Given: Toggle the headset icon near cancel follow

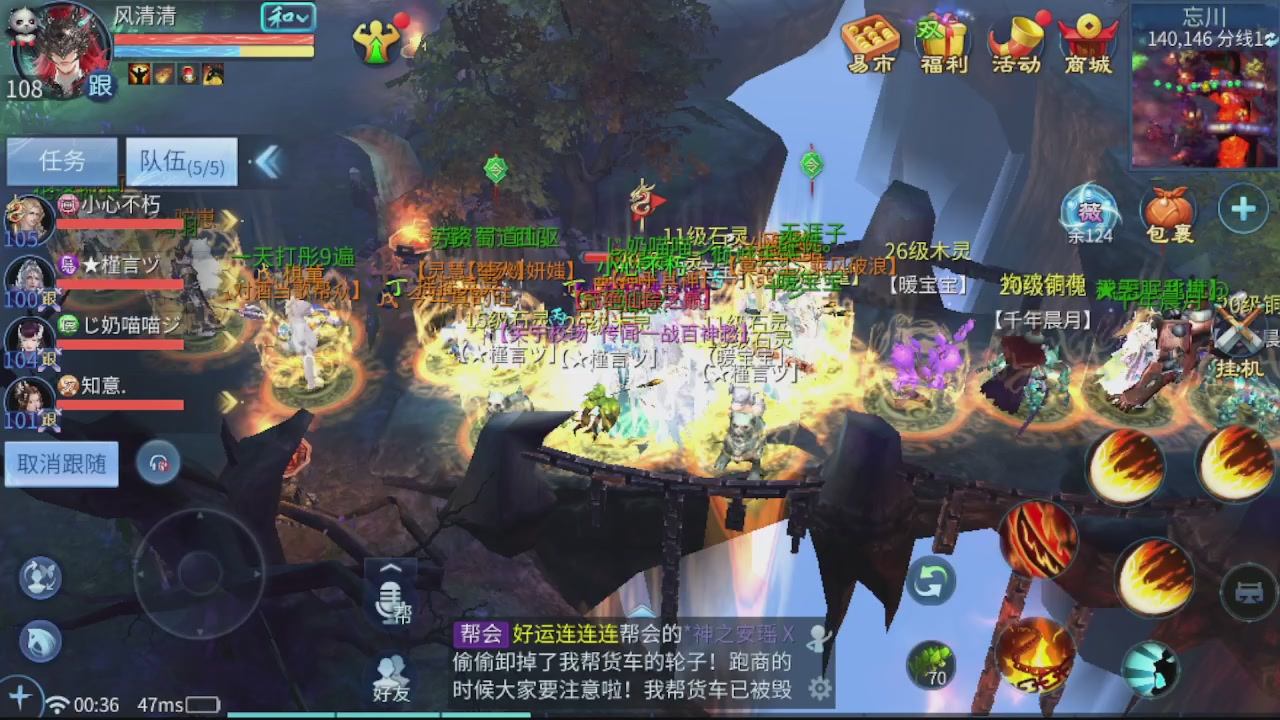Looking at the screenshot, I should [x=160, y=463].
